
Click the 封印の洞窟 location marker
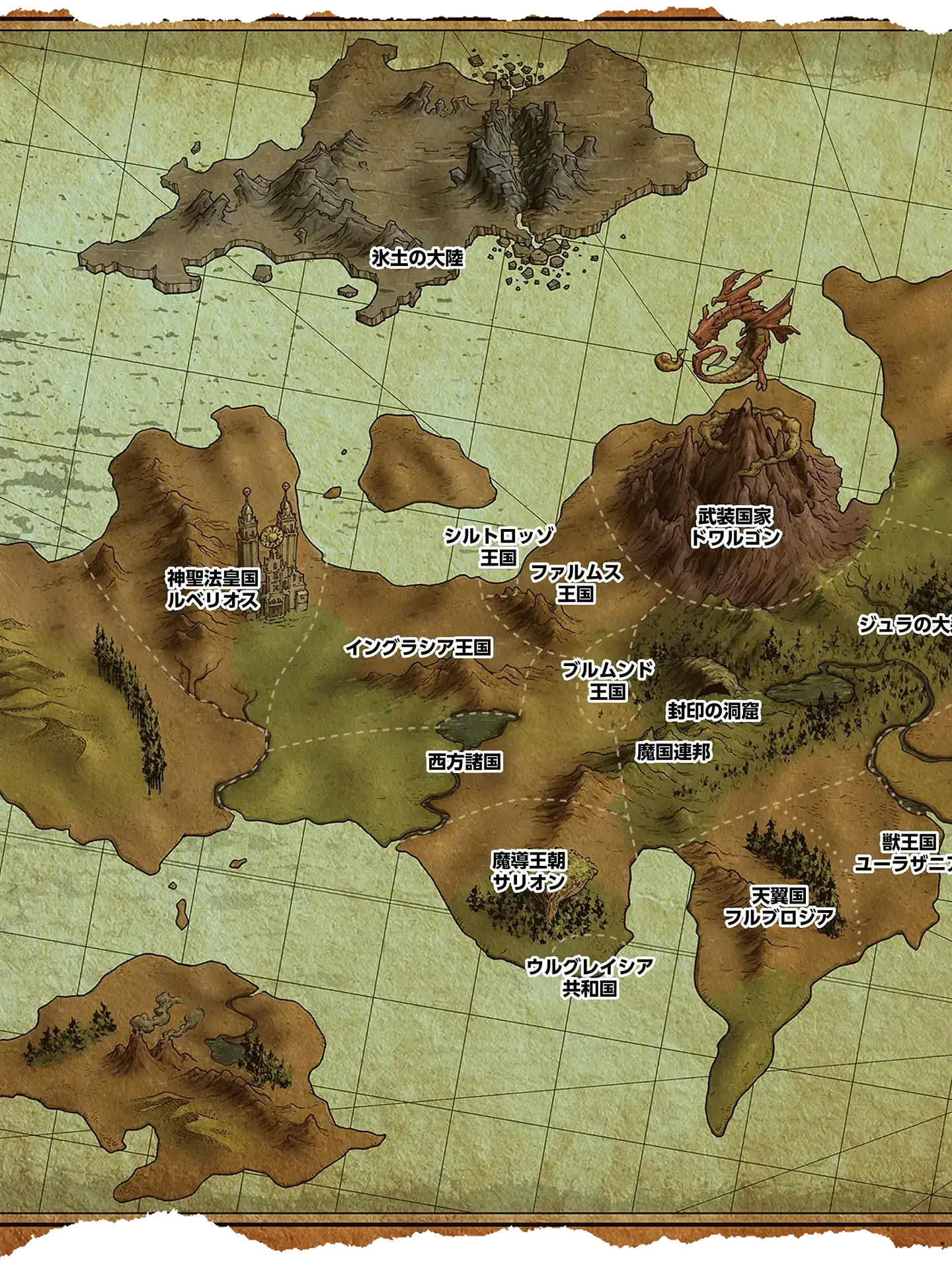point(713,711)
